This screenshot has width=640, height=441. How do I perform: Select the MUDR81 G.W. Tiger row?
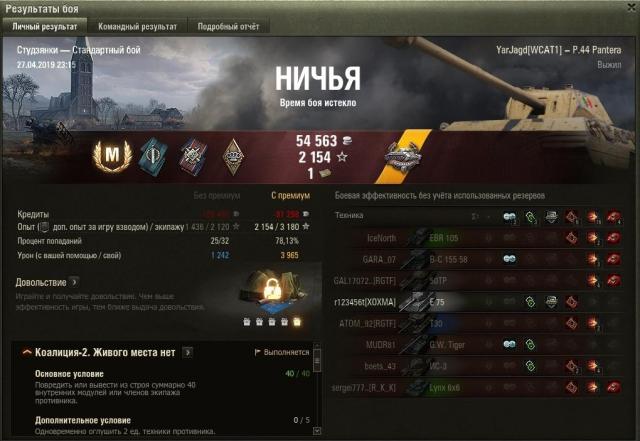(x=480, y=344)
